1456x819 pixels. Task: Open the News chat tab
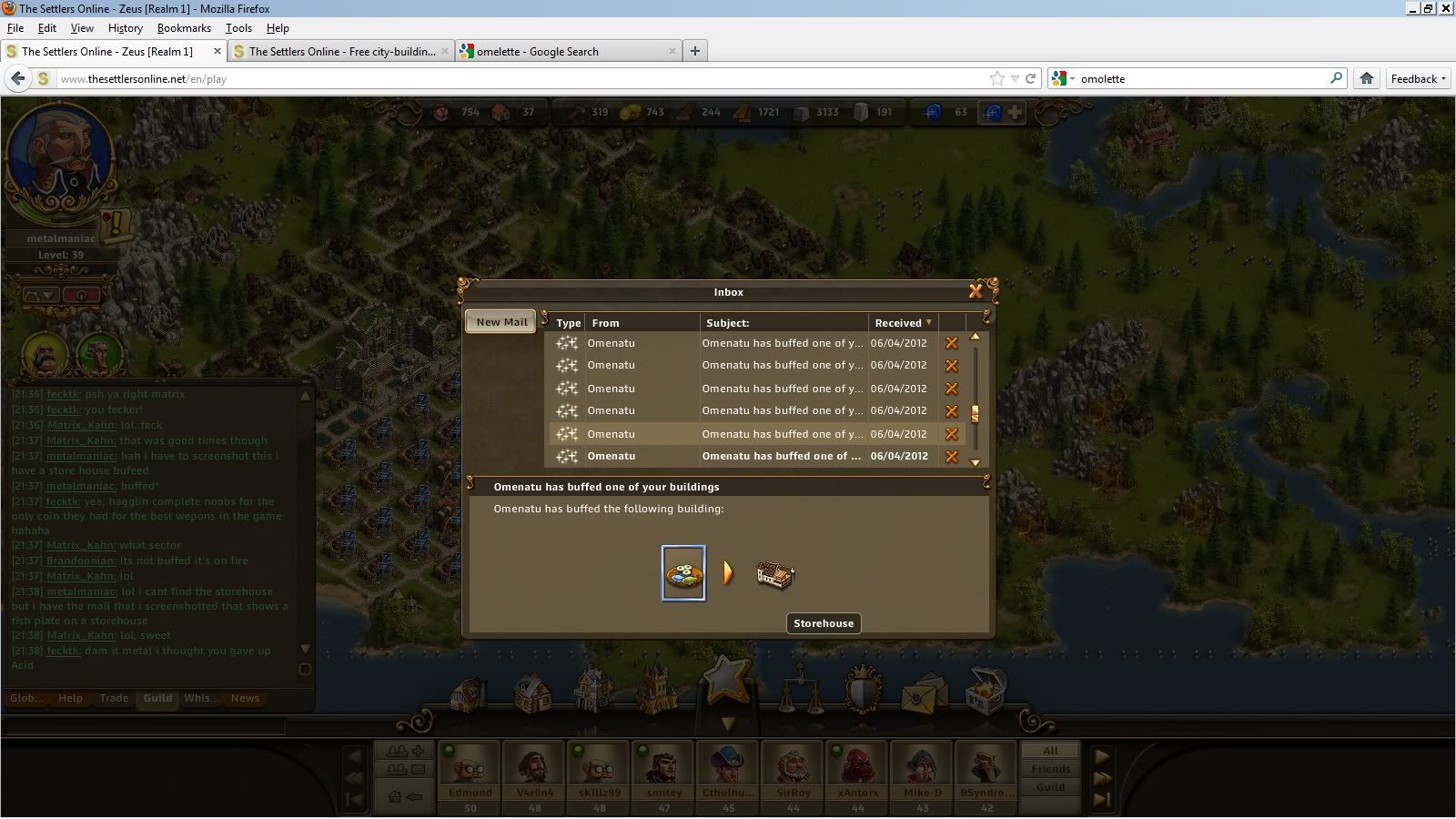pos(245,698)
